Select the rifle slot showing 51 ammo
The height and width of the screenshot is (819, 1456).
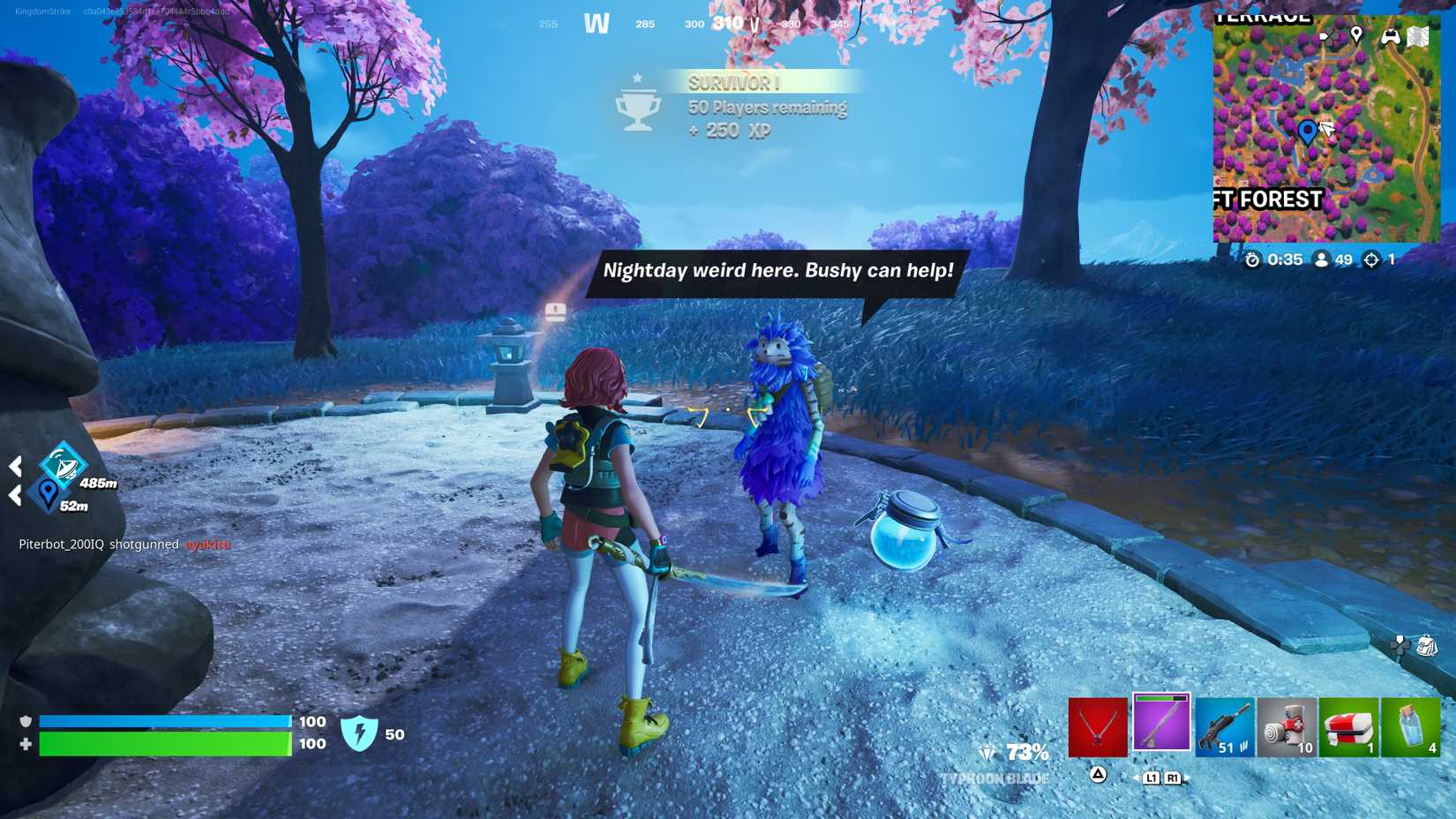click(x=1225, y=726)
